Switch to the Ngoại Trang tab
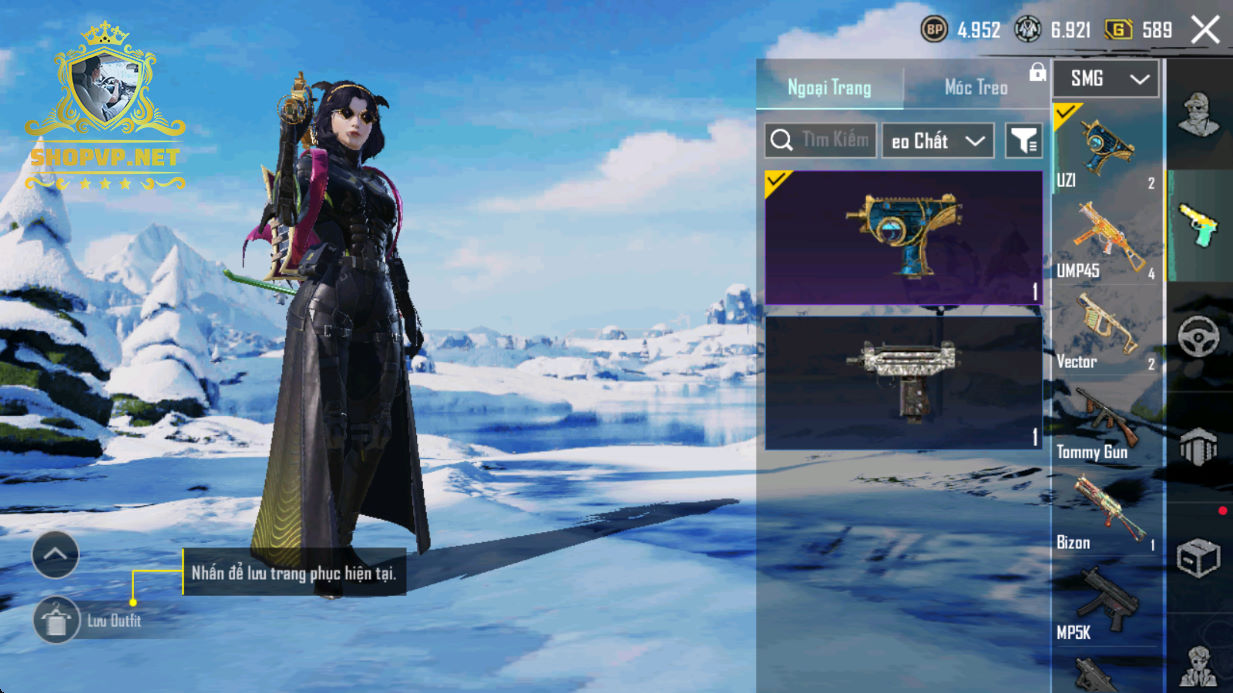The width and height of the screenshot is (1233, 693). point(829,88)
